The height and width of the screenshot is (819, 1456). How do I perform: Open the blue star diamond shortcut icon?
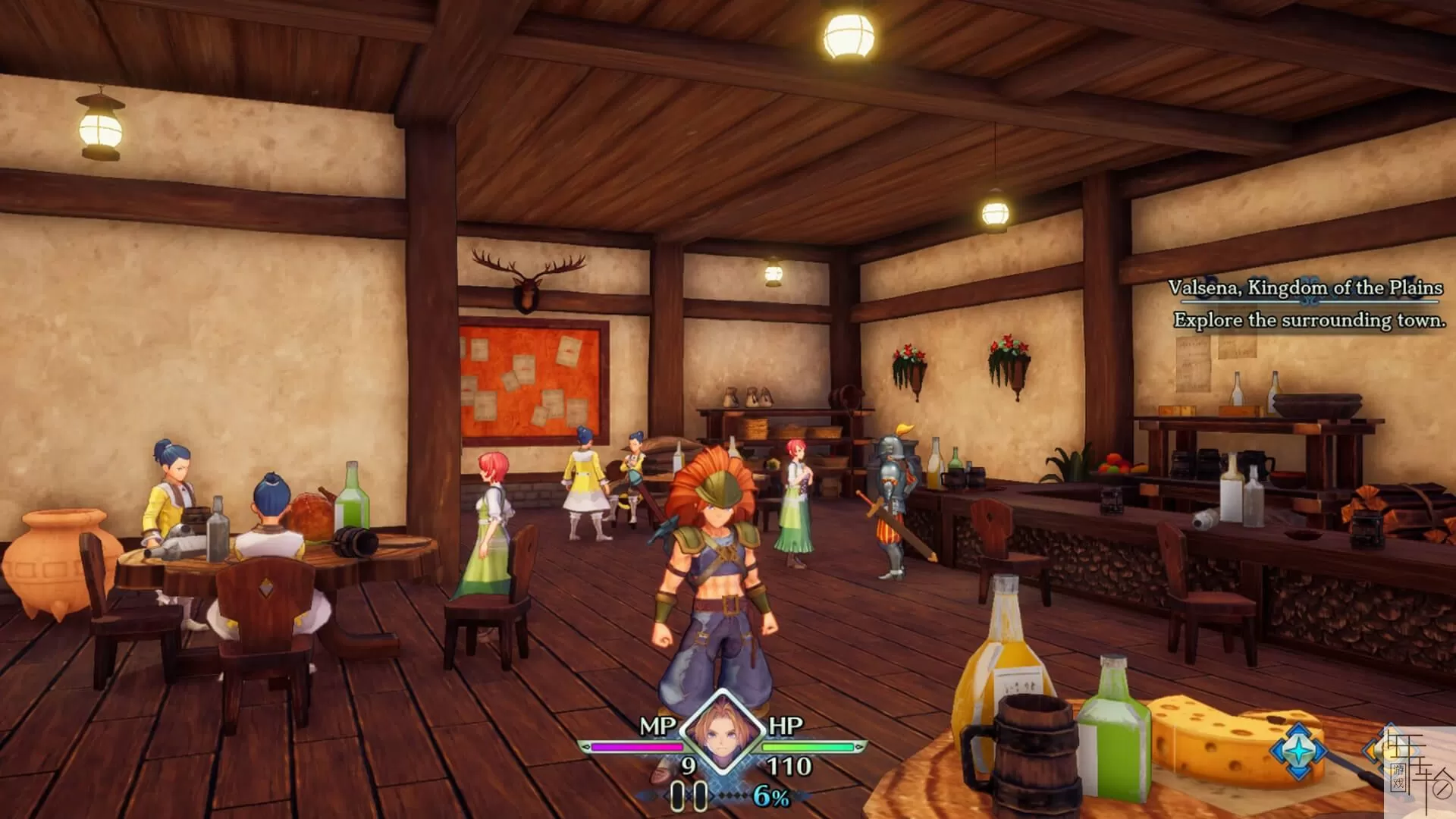click(1298, 750)
